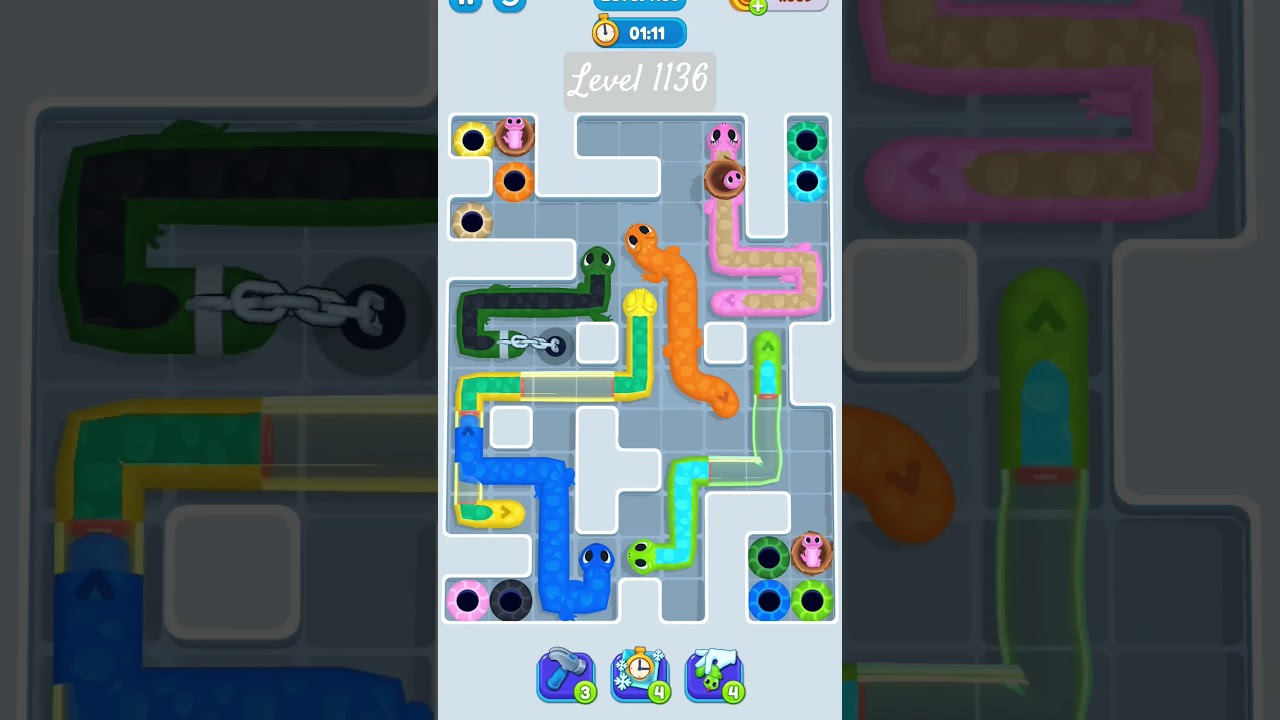Image resolution: width=1280 pixels, height=720 pixels.
Task: Select the orange snake's head
Action: 642,240
